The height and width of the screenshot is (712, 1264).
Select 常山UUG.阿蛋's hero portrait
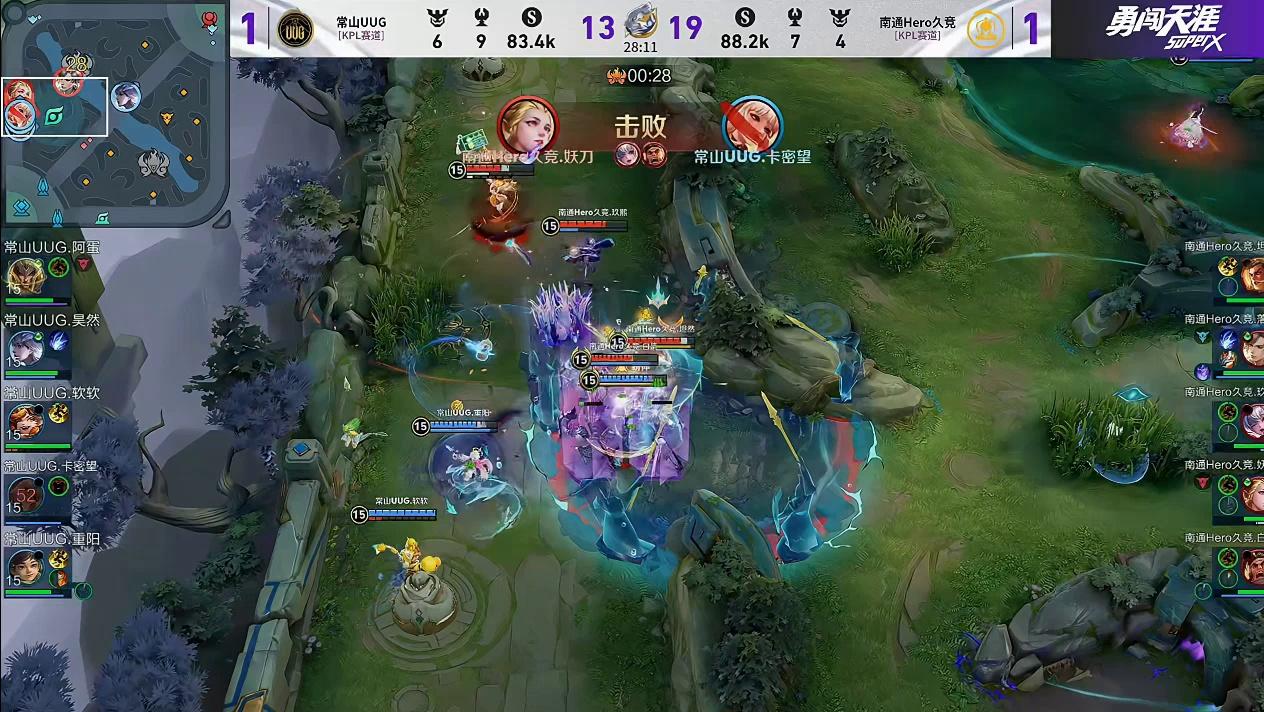[x=24, y=276]
